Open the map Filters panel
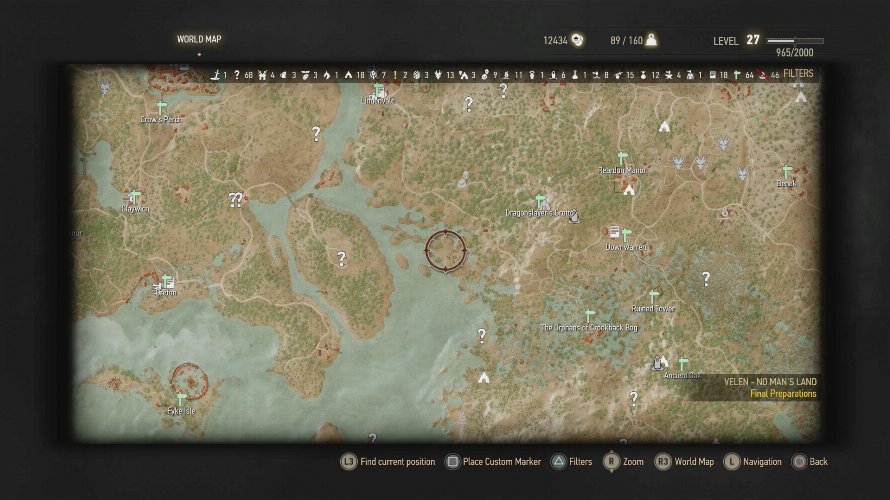 tap(798, 74)
